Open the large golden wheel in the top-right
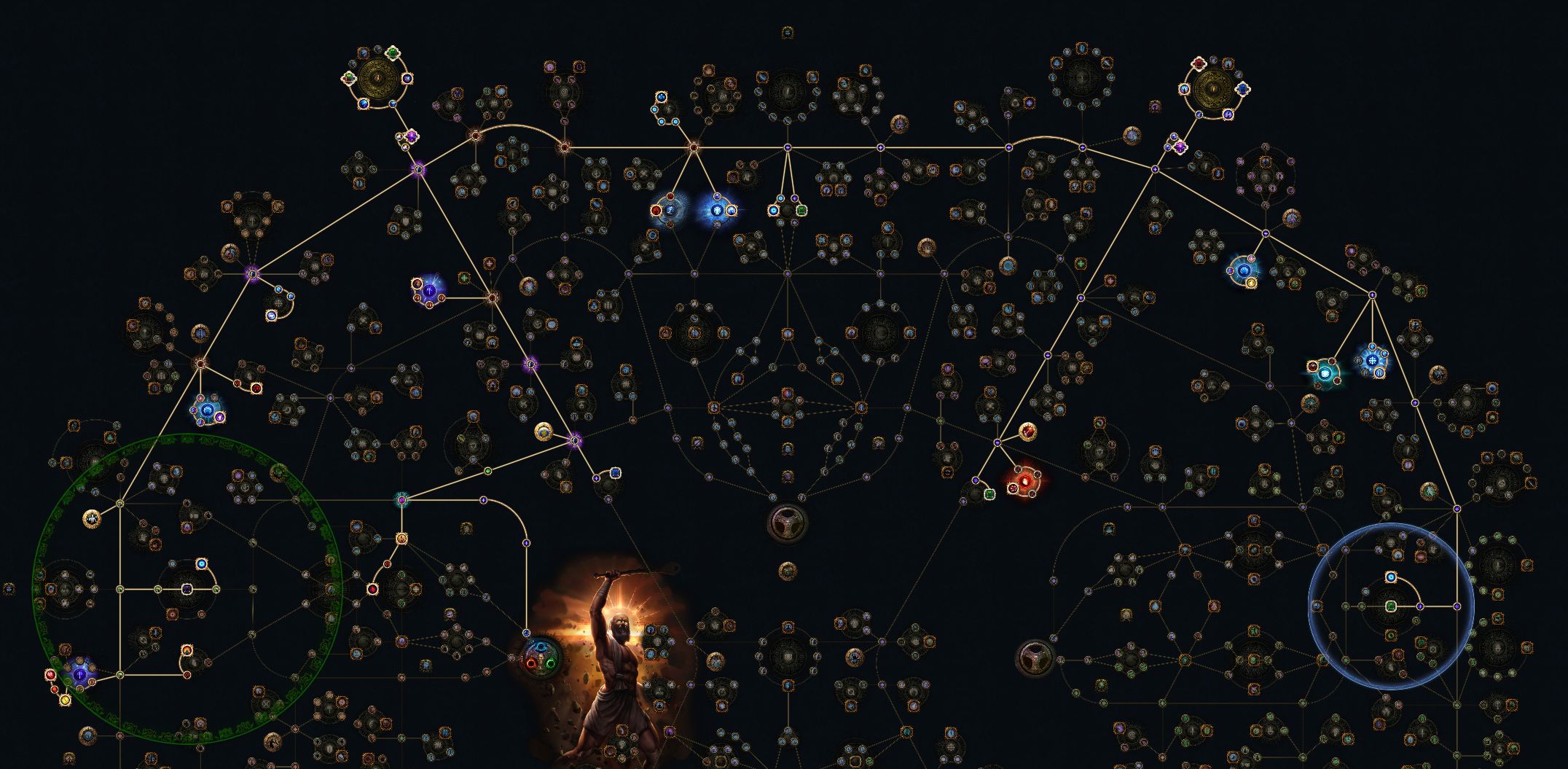Image resolution: width=1568 pixels, height=769 pixels. [1214, 89]
